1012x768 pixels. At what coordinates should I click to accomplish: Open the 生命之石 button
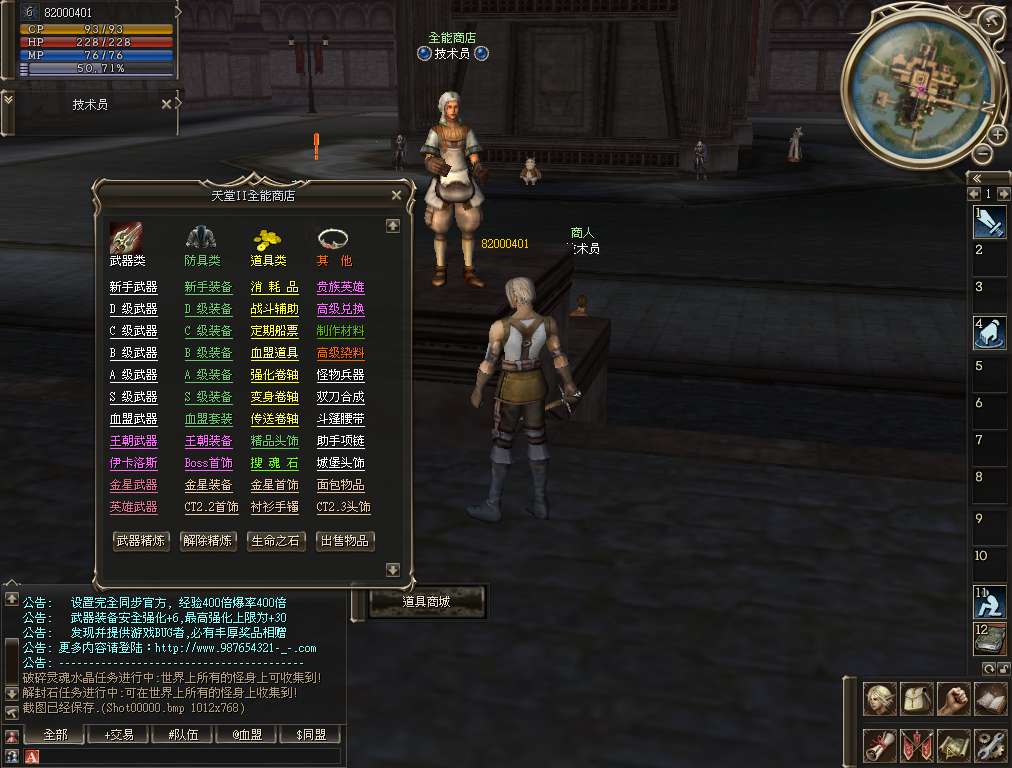click(x=276, y=541)
